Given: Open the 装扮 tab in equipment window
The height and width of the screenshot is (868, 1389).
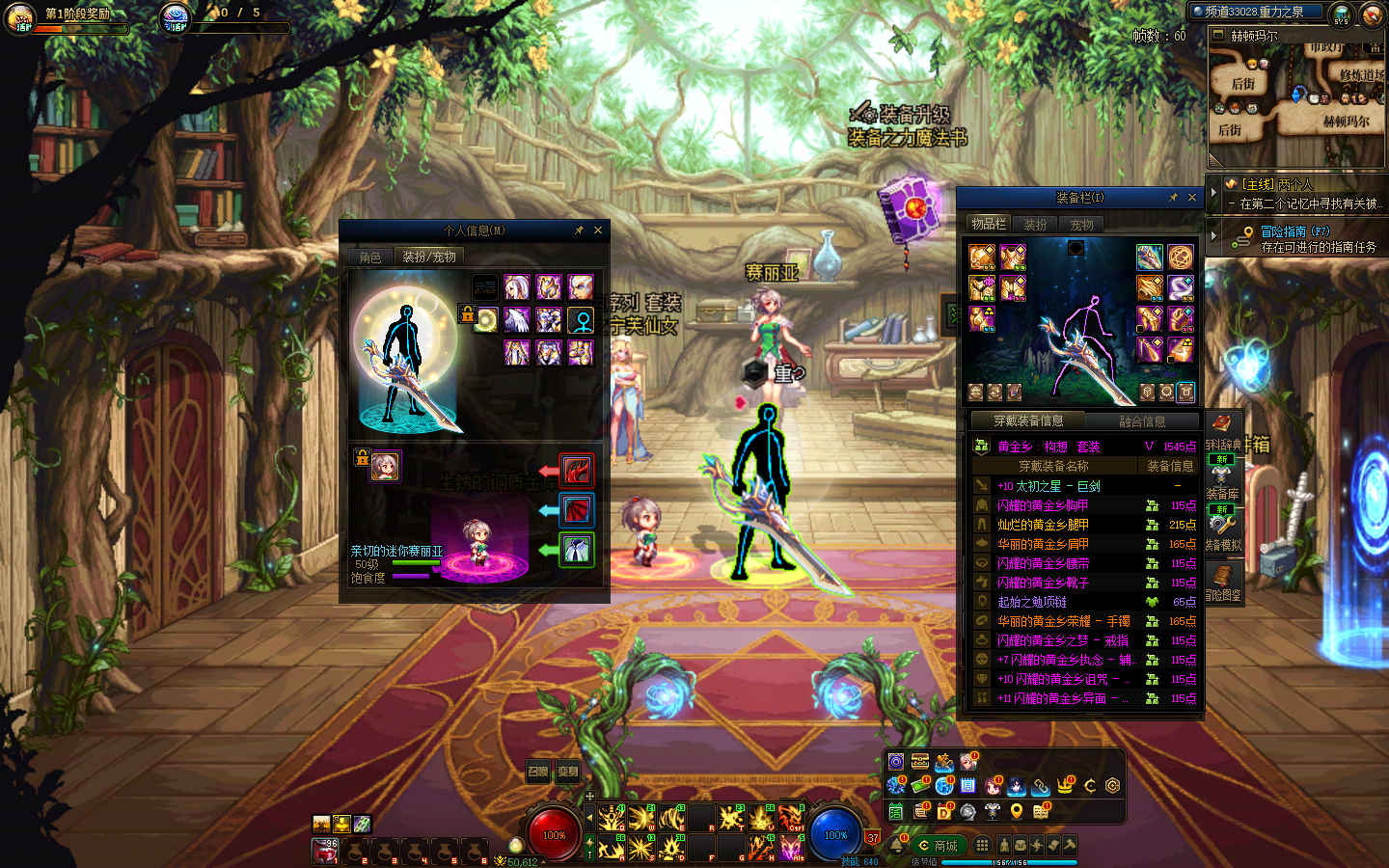Looking at the screenshot, I should click(1035, 225).
